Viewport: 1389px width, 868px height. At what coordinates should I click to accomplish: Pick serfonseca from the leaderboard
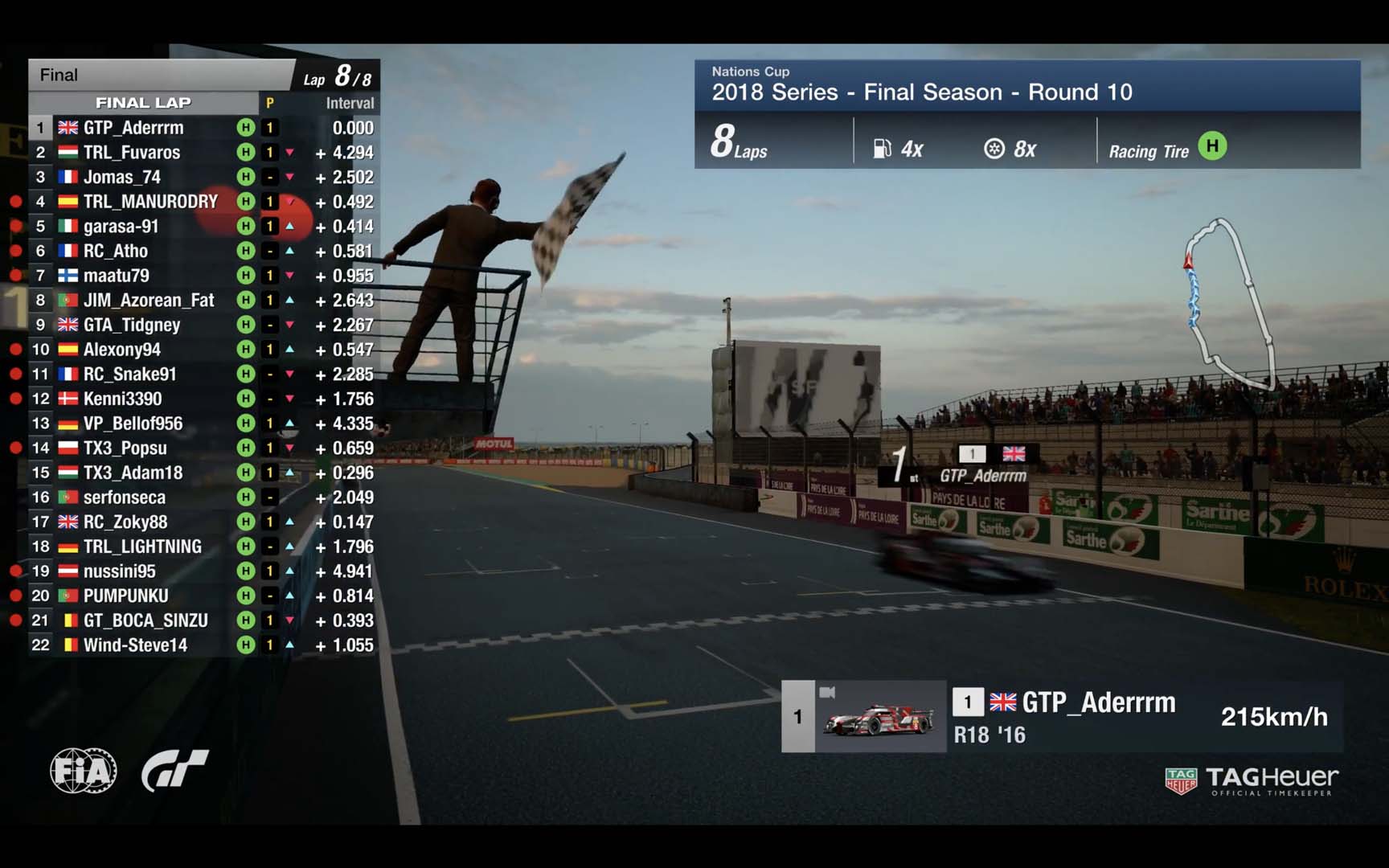click(x=125, y=497)
